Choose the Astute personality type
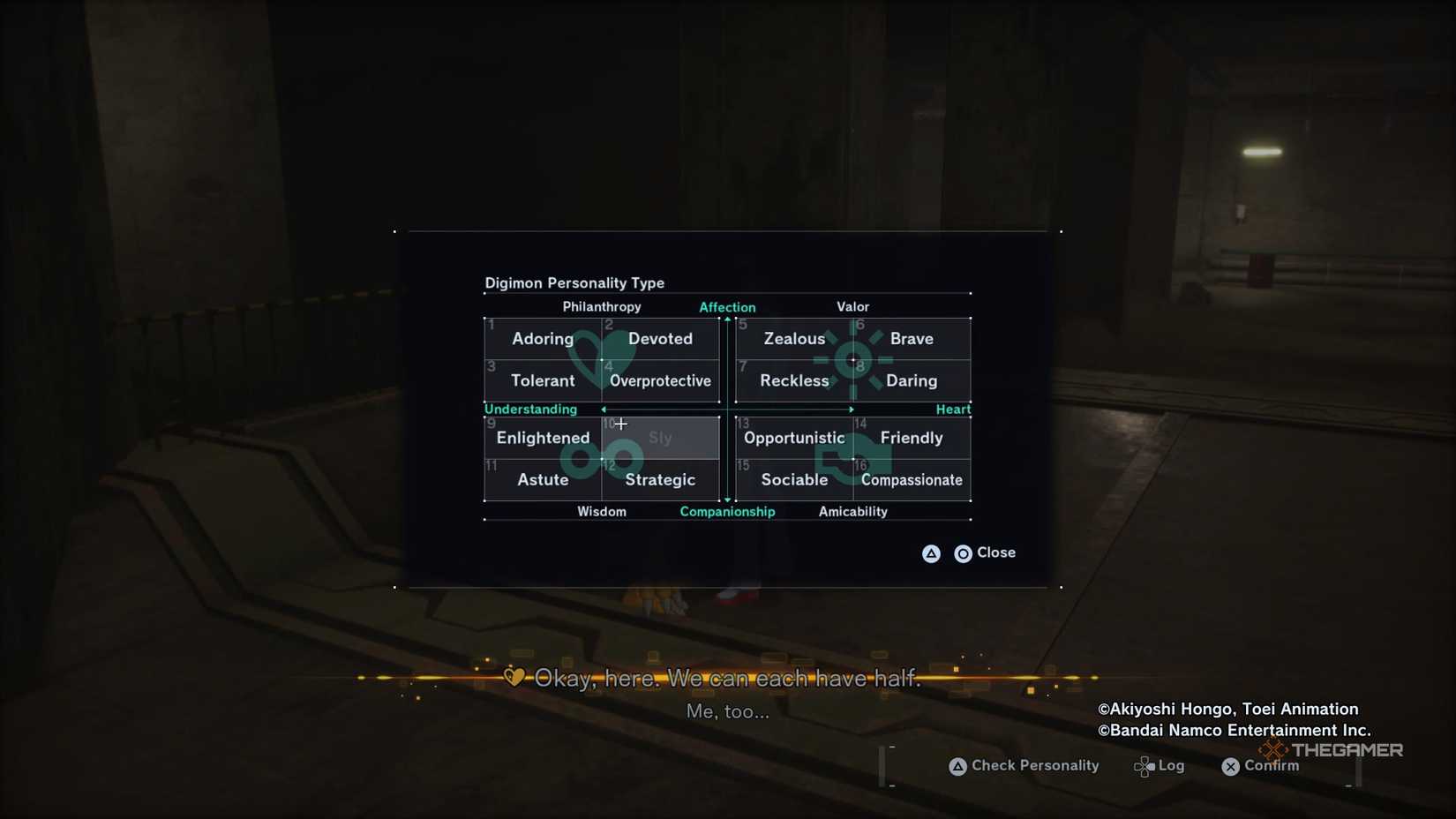 pos(543,480)
